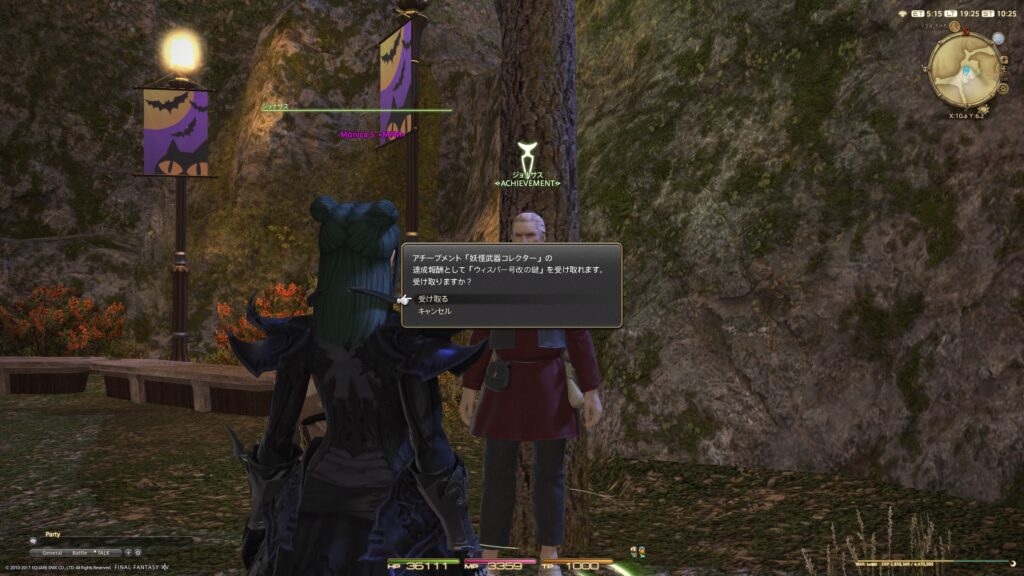Screen dimensions: 1024x576
Task: Add a new chat tab with plus button
Action: 128,552
